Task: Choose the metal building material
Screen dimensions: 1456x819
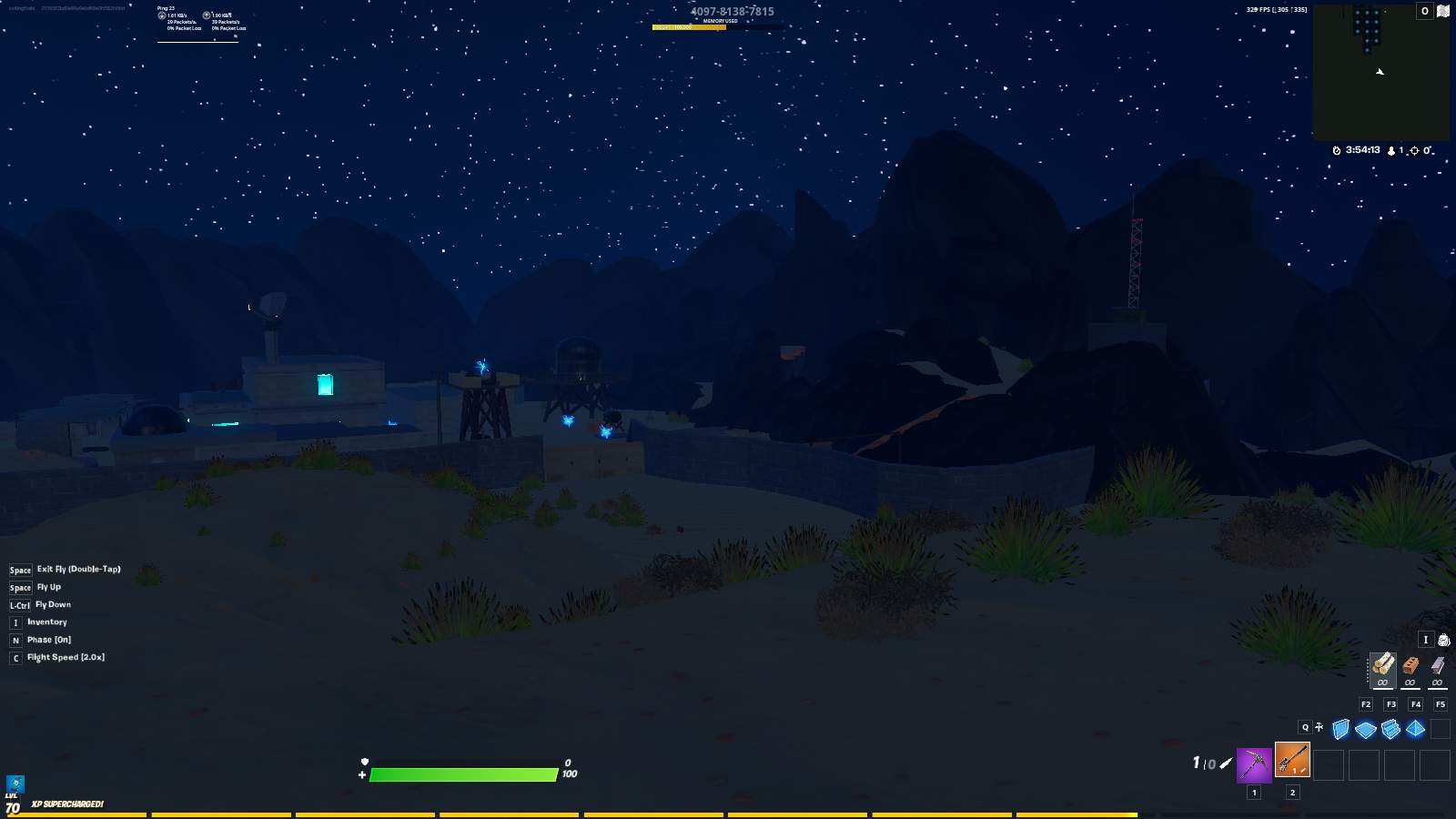Action: click(x=1438, y=667)
